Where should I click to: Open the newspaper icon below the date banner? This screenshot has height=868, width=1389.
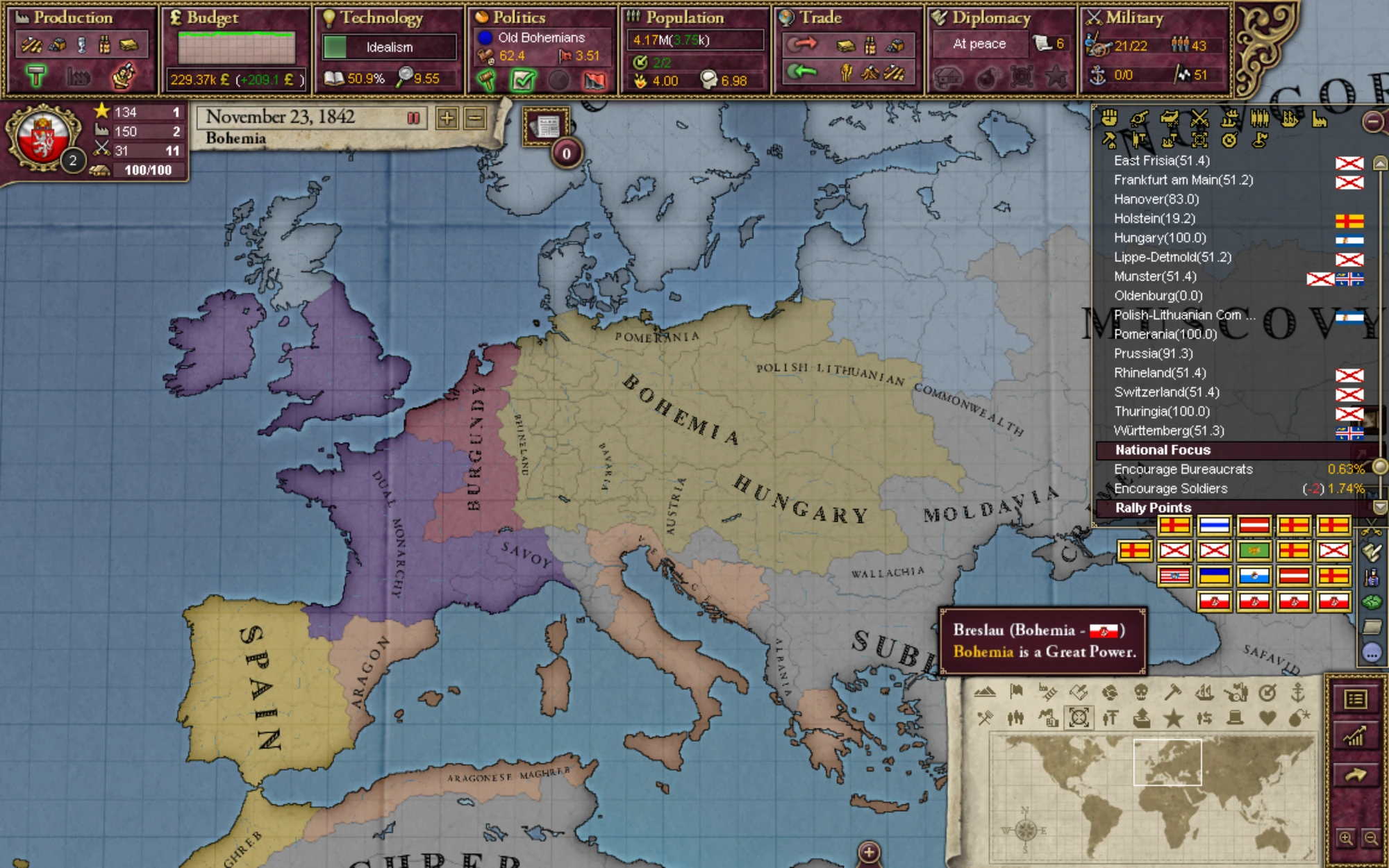tap(548, 126)
